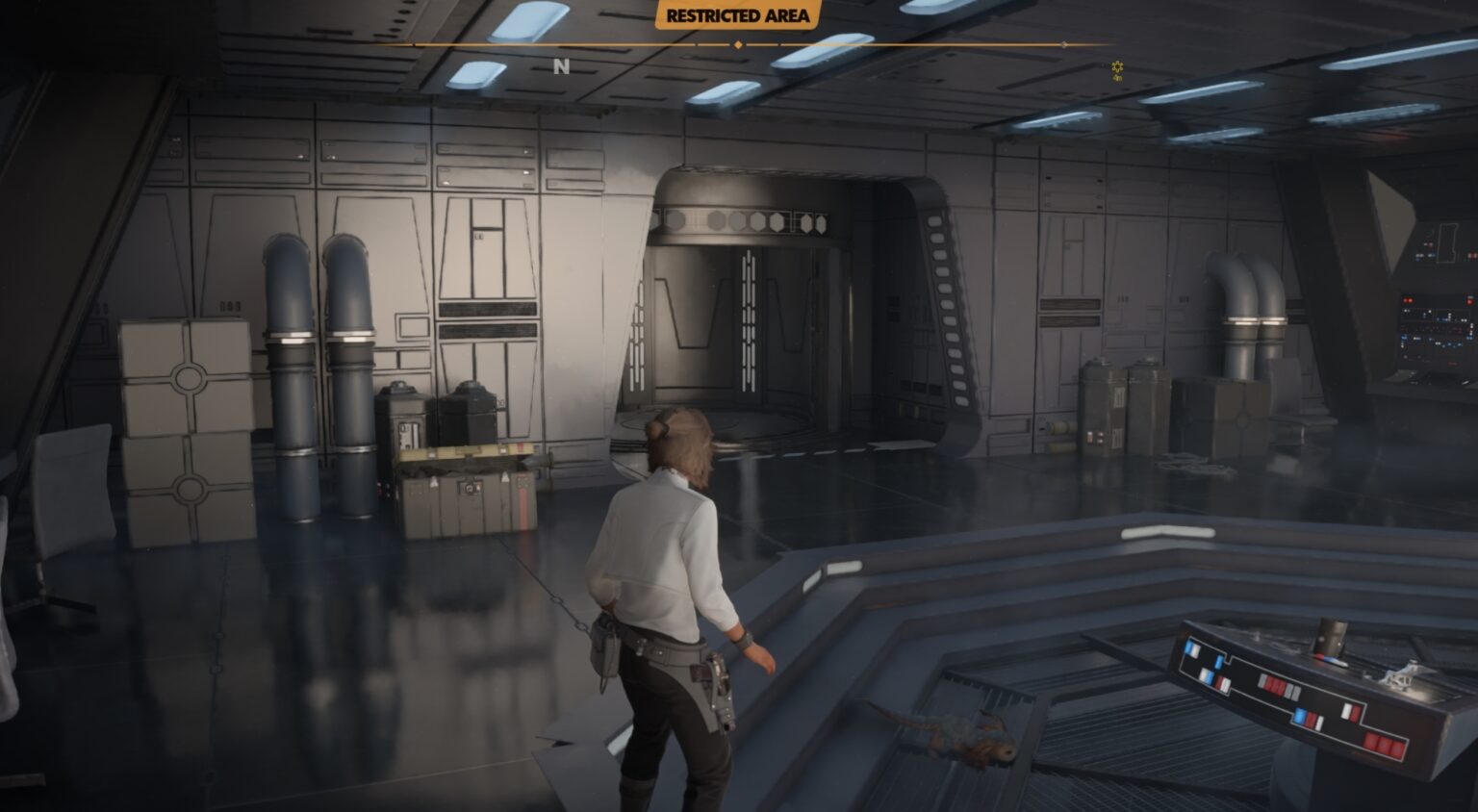This screenshot has height=812, width=1478.
Task: Click the 4m distance indicator icon
Action: tap(1116, 76)
